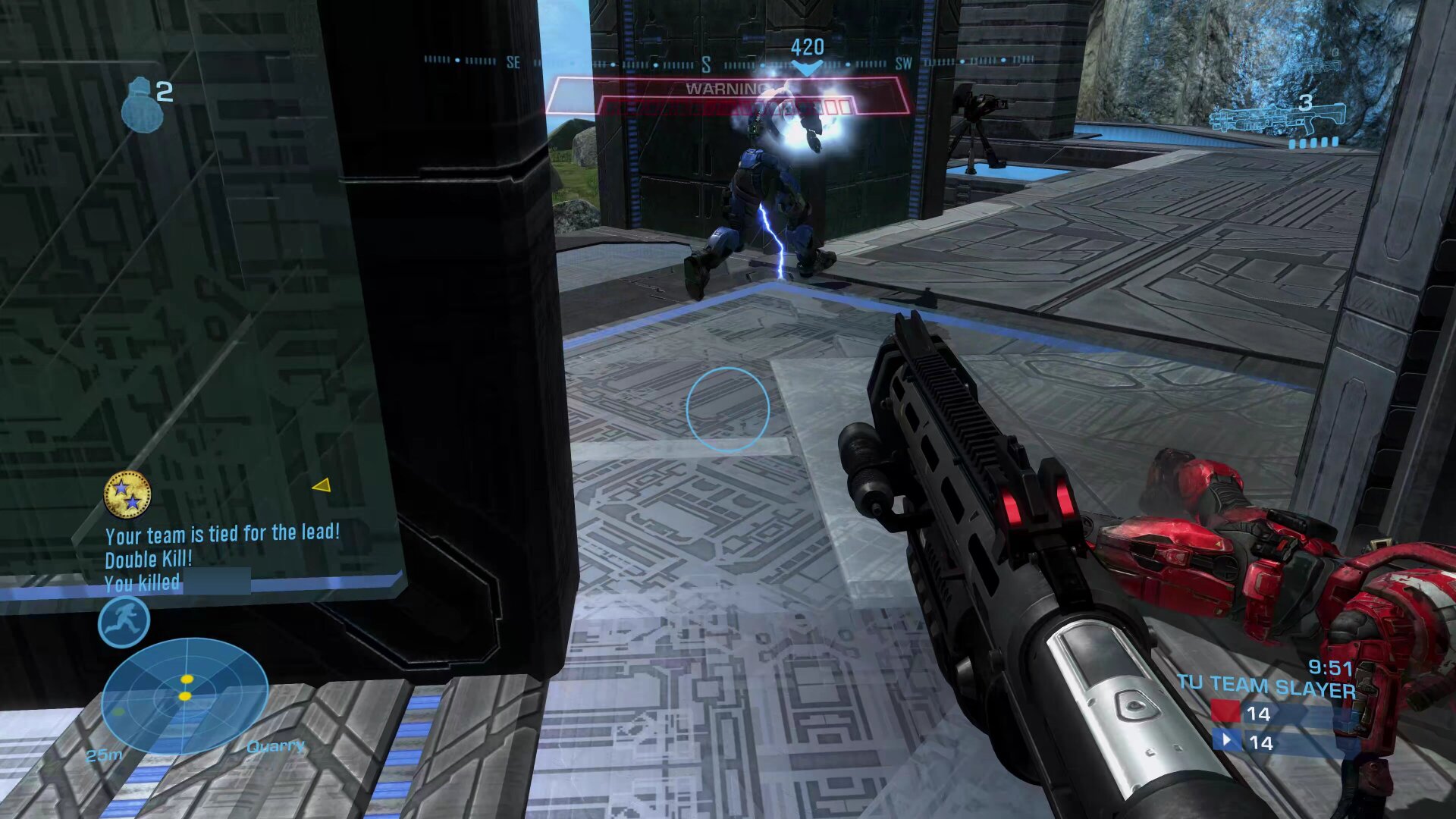Viewport: 1456px width, 819px height.
Task: Click the Double Kill medal icon
Action: point(127,494)
